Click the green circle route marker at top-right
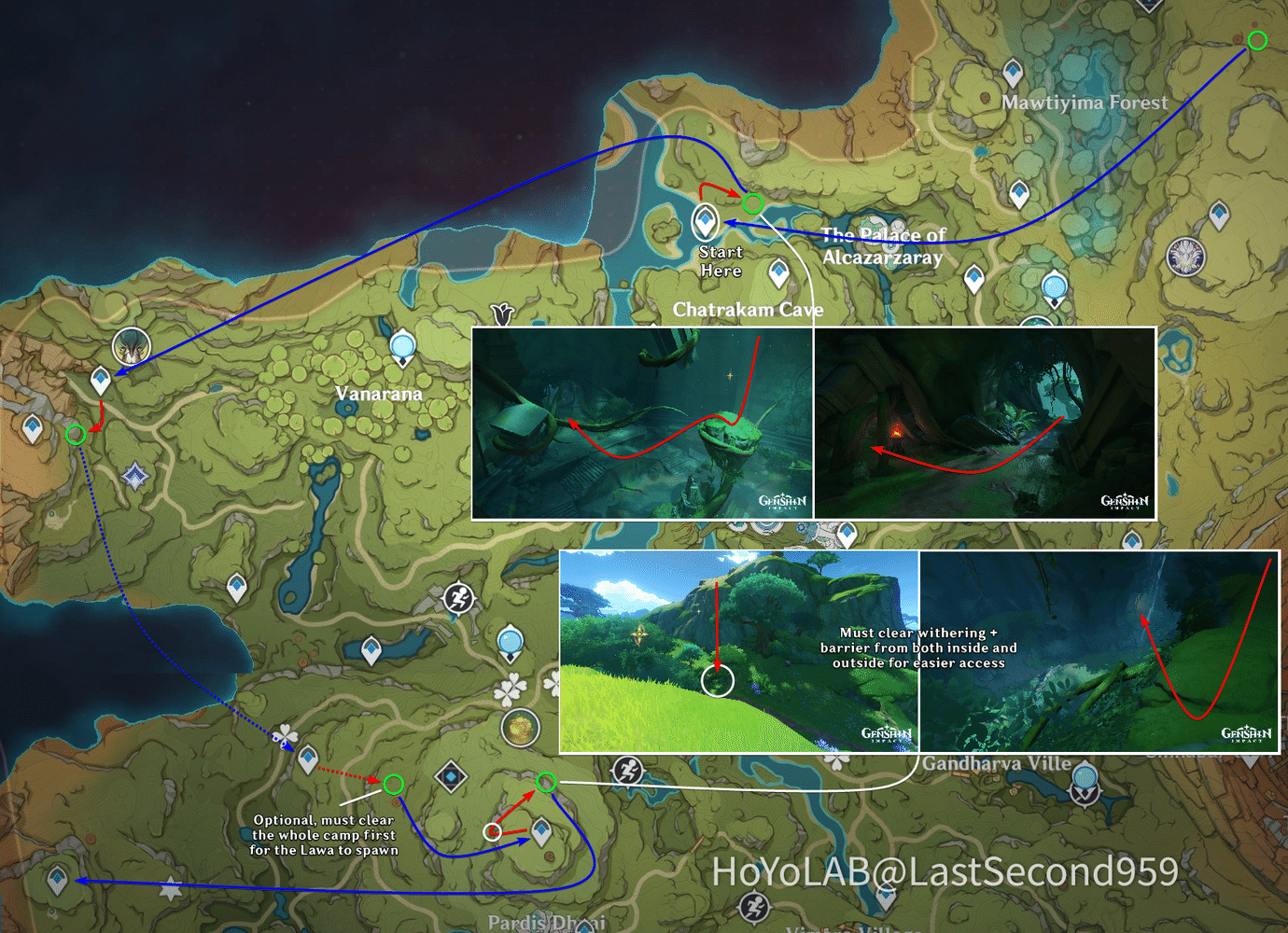The width and height of the screenshot is (1288, 933). click(1257, 40)
